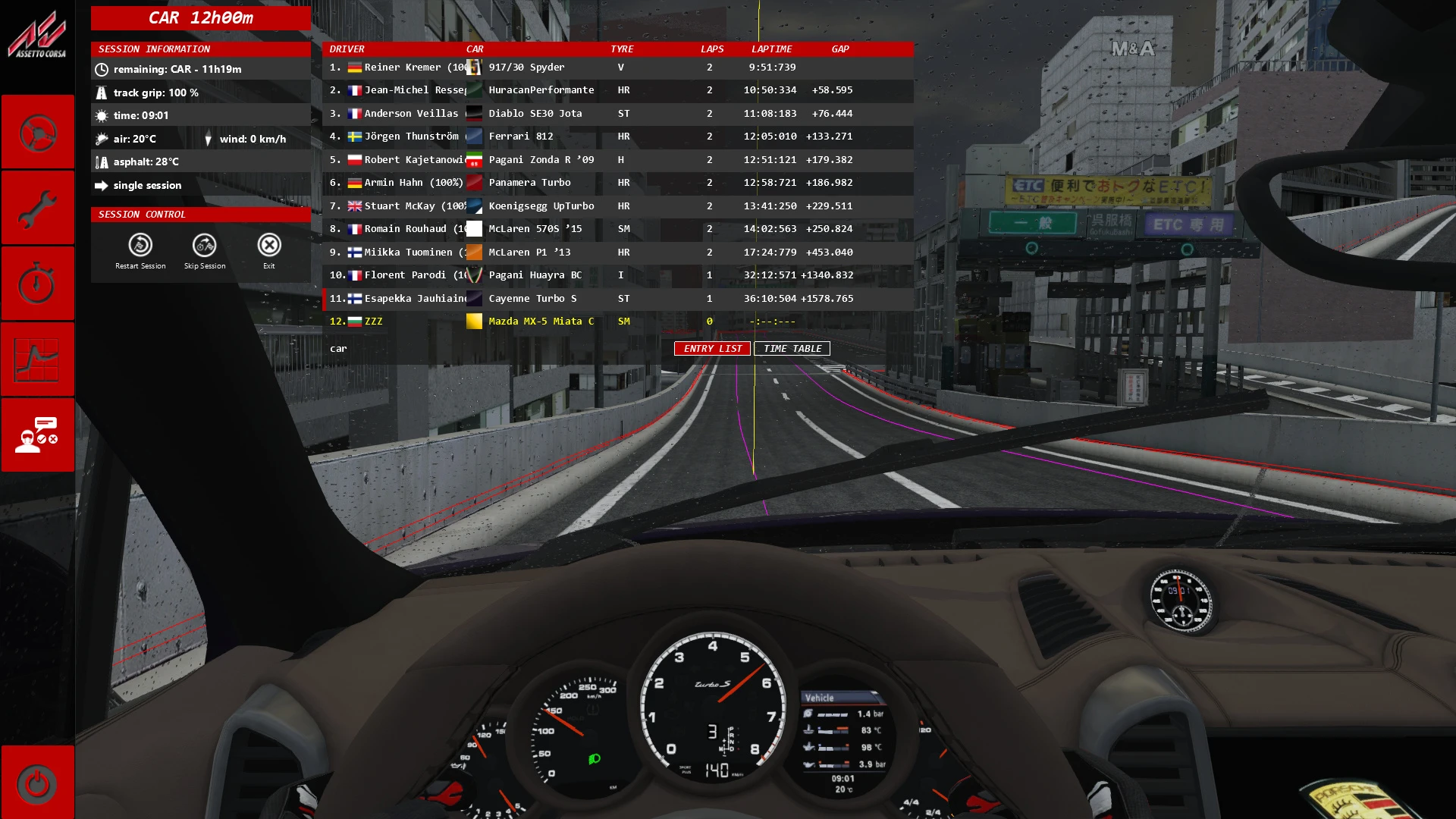Open the telemetry graph panel icon
Screen dimensions: 1456x819
[38, 359]
